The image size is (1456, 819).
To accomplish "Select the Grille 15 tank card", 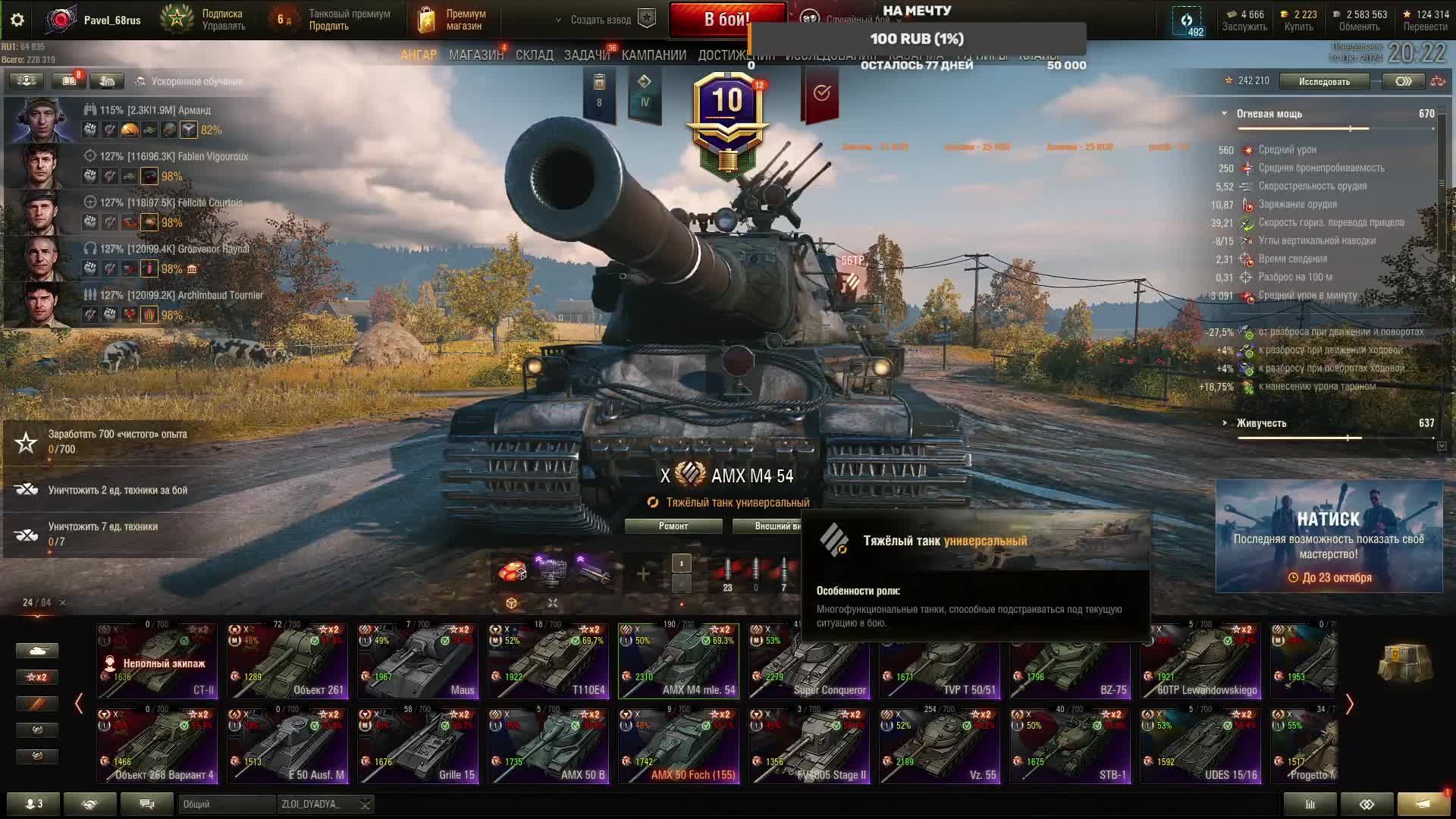I will coord(418,745).
